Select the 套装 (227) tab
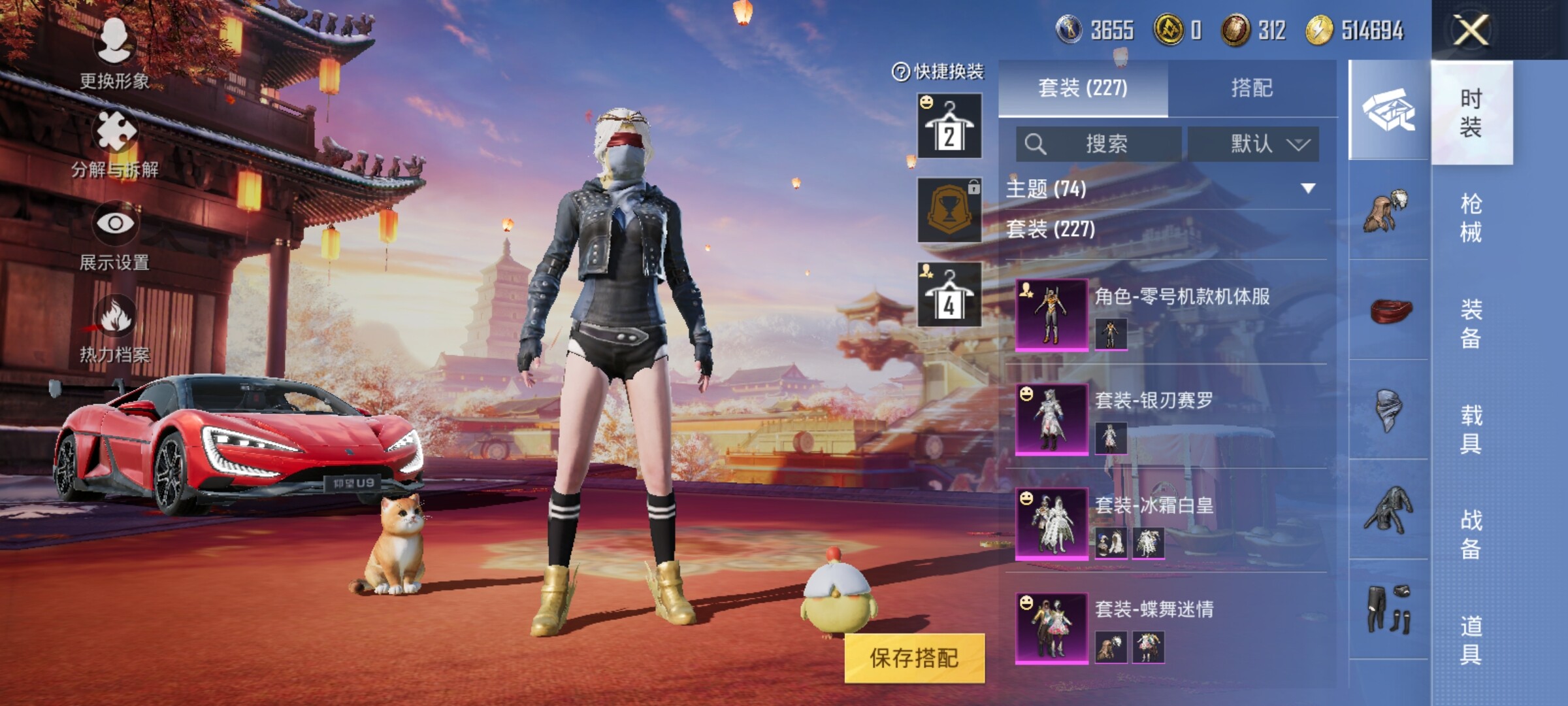 click(1083, 88)
